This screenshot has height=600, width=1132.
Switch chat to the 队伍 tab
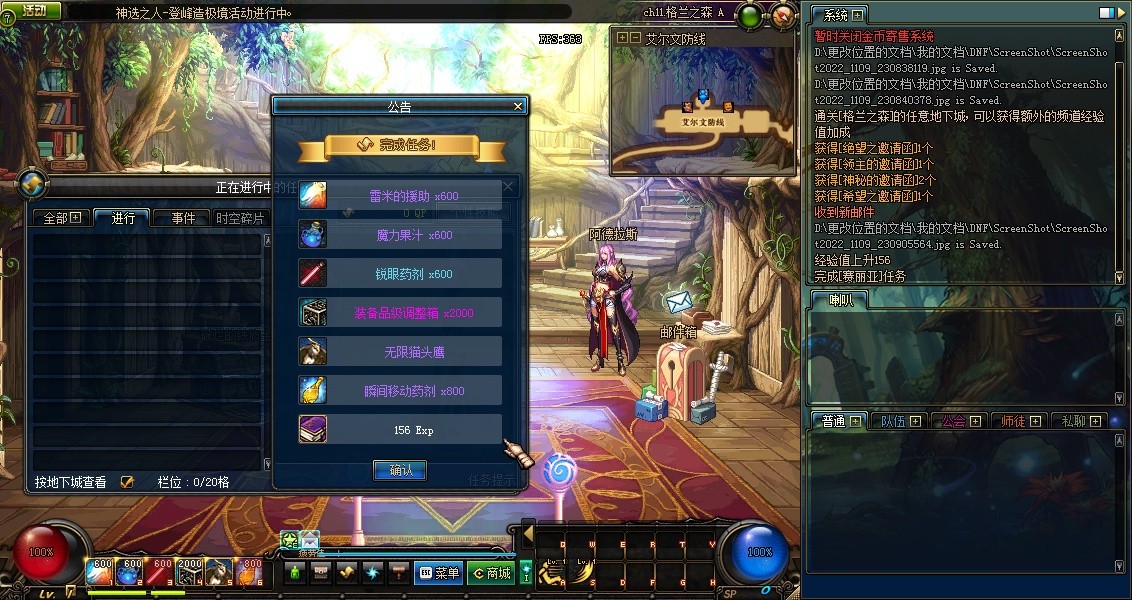898,421
